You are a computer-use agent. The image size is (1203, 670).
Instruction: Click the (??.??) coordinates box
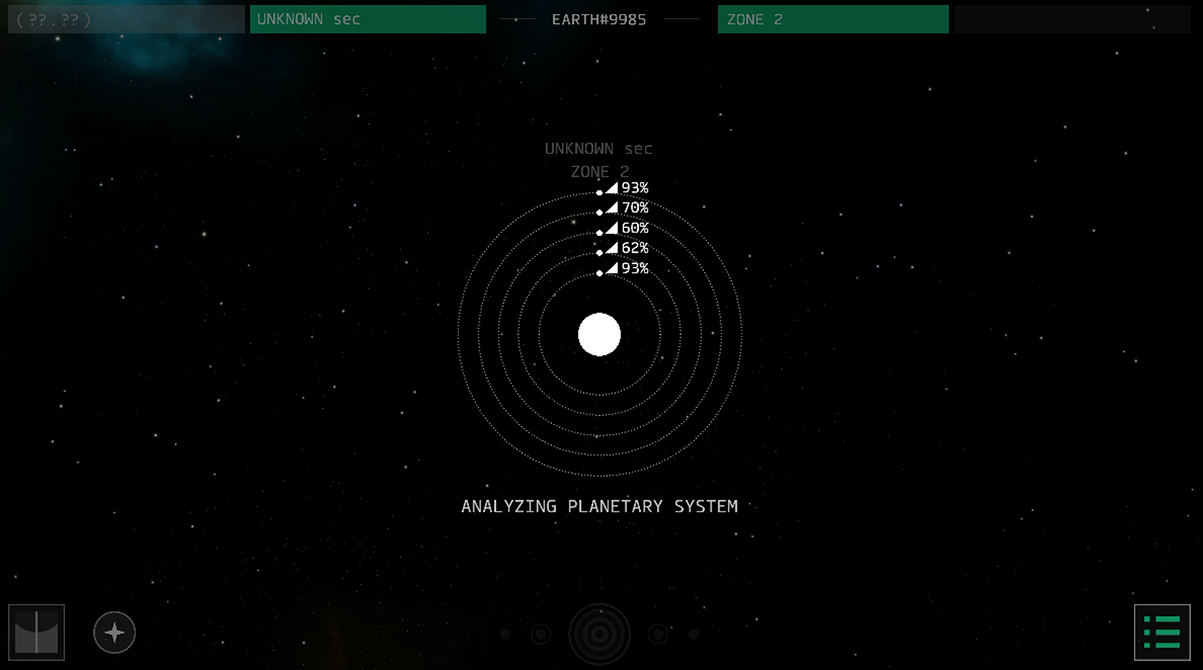tap(126, 19)
